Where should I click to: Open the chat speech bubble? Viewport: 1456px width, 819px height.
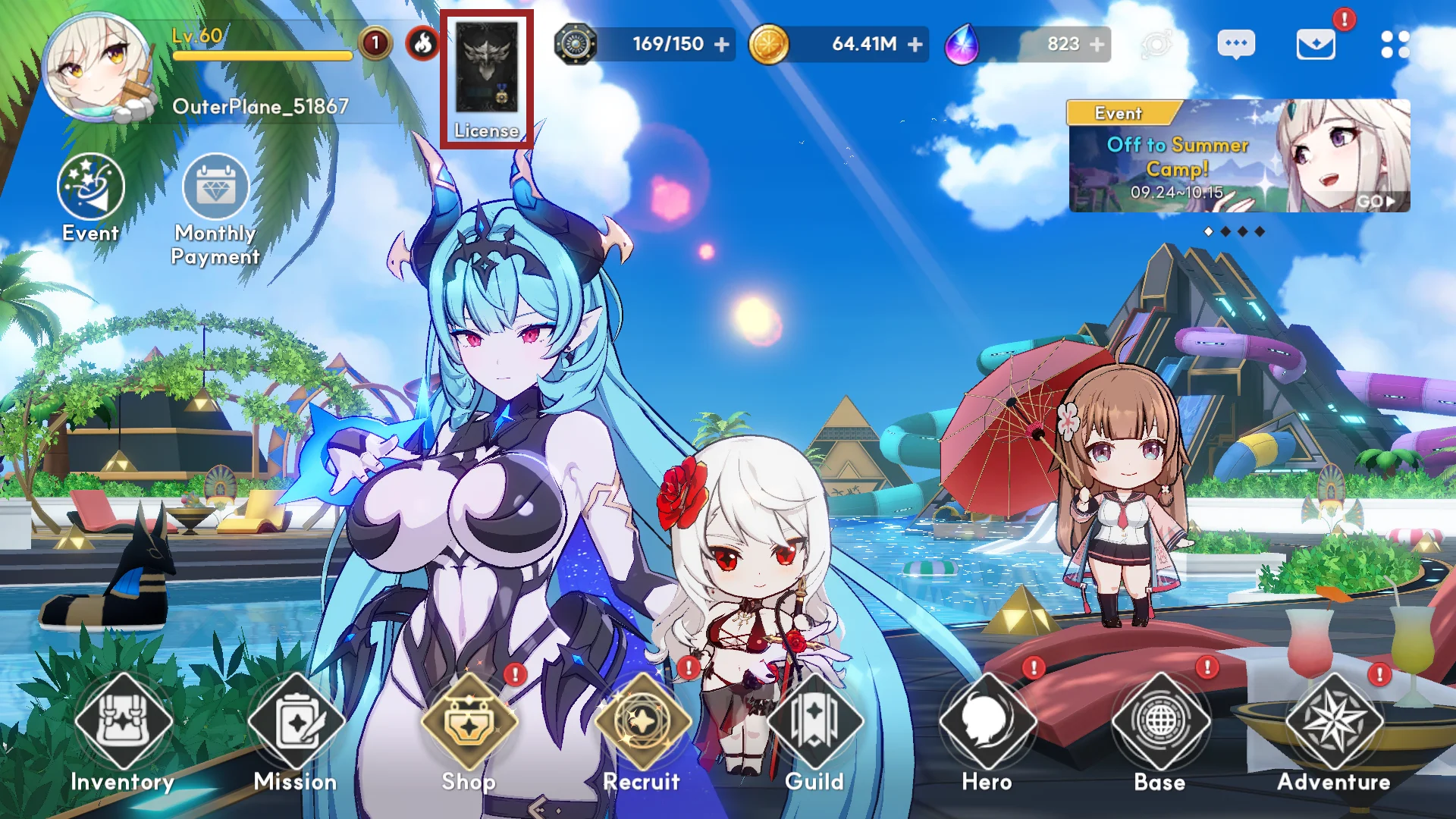[x=1236, y=45]
